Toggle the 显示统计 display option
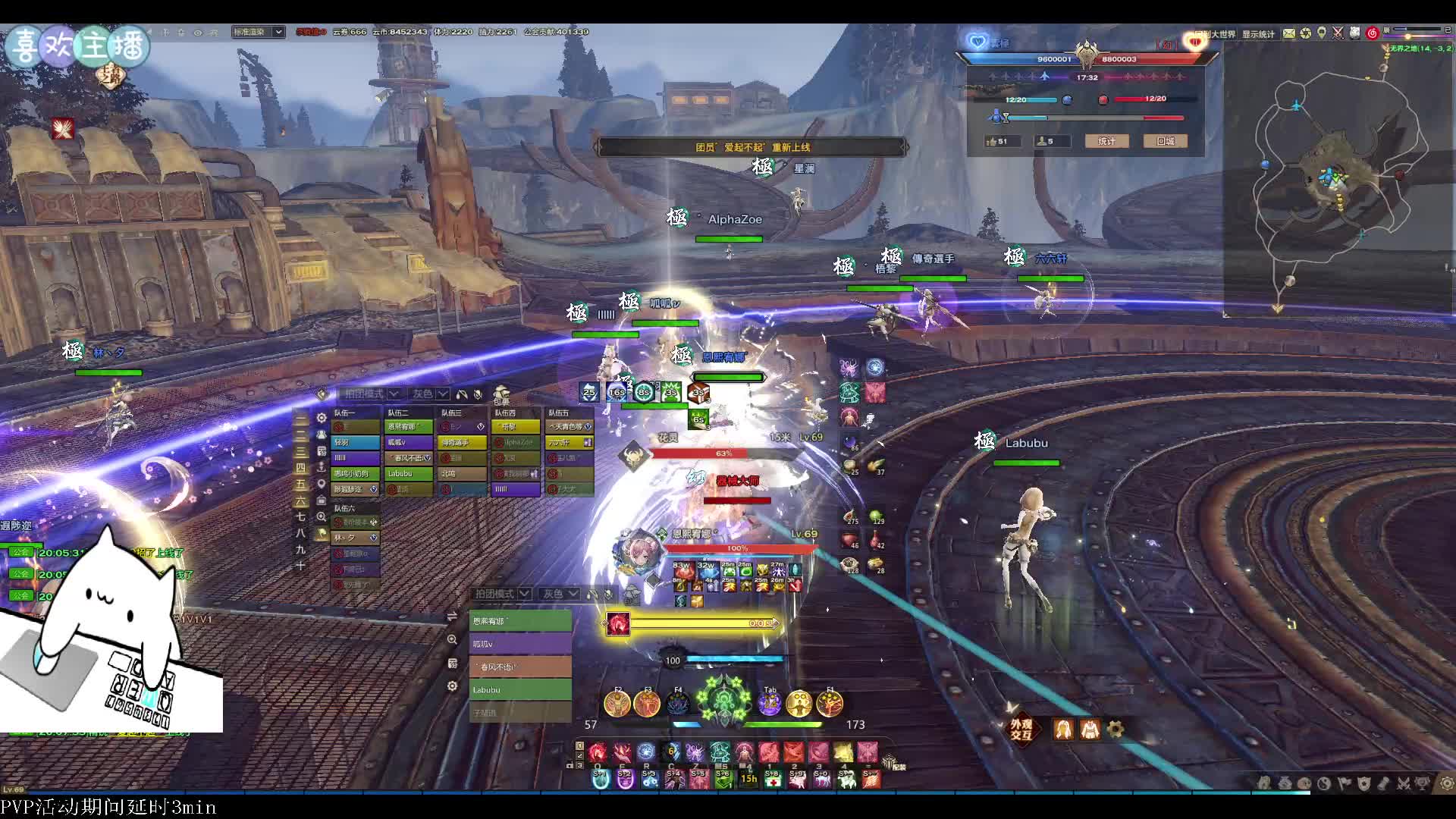1456x819 pixels. pyautogui.click(x=1258, y=34)
